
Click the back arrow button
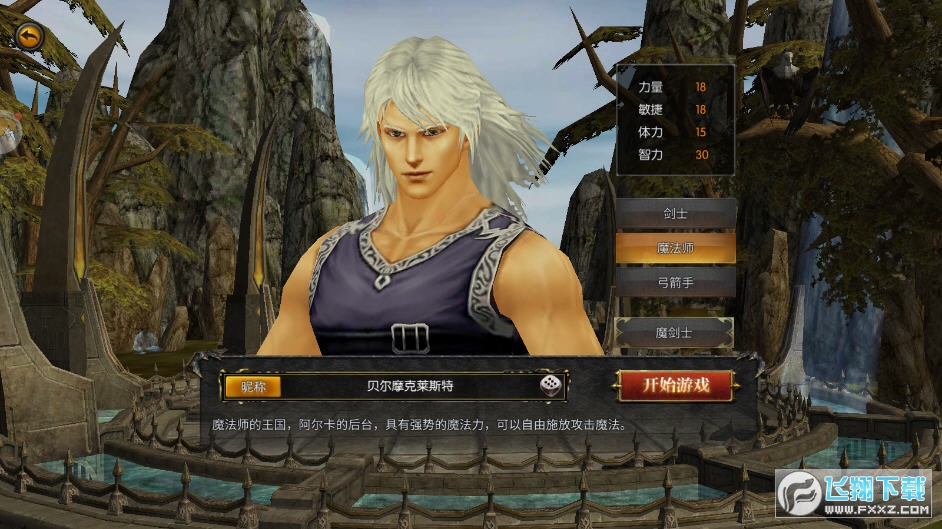pos(31,37)
